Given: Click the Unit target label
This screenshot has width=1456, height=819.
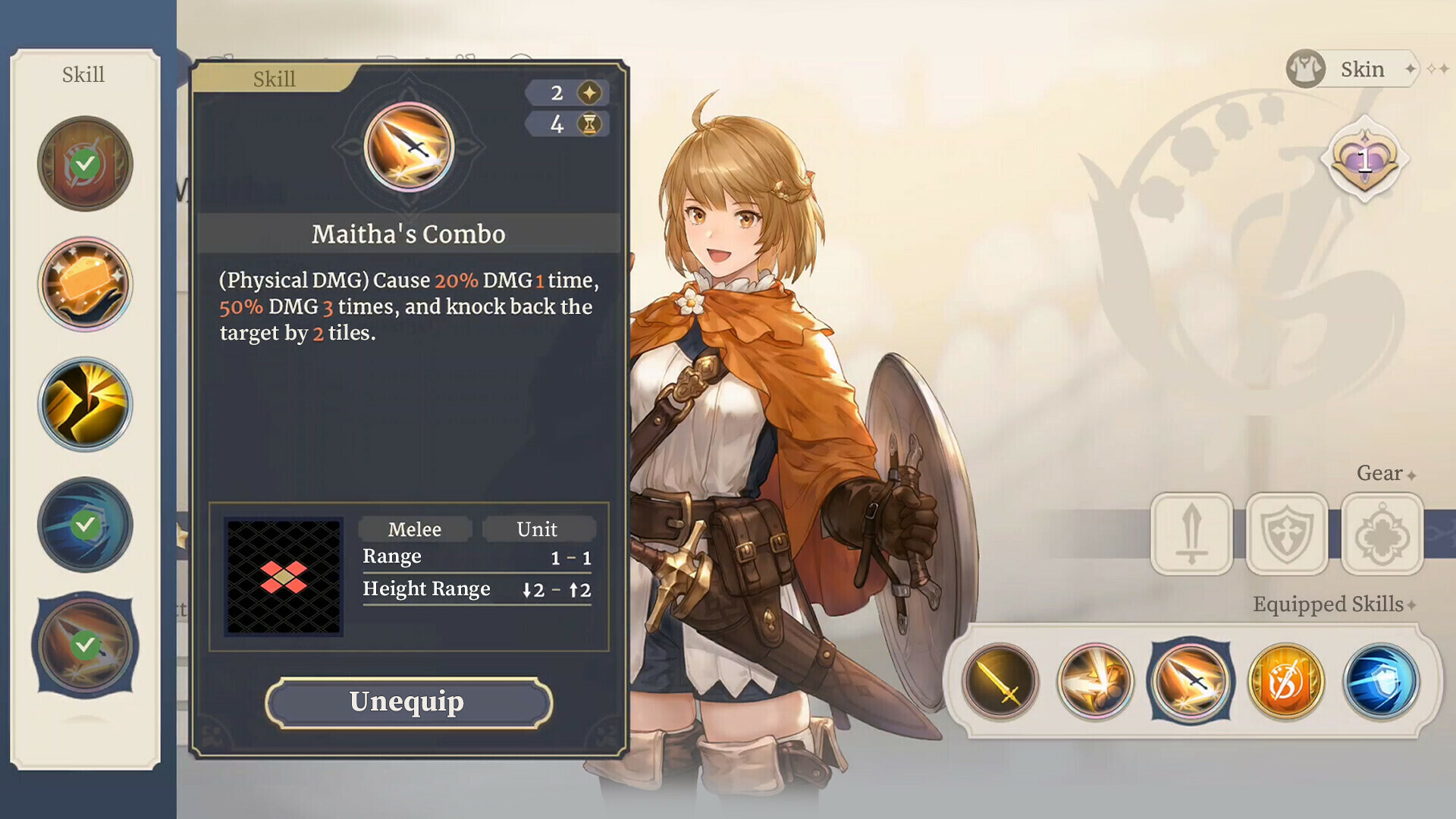Looking at the screenshot, I should coord(539,529).
